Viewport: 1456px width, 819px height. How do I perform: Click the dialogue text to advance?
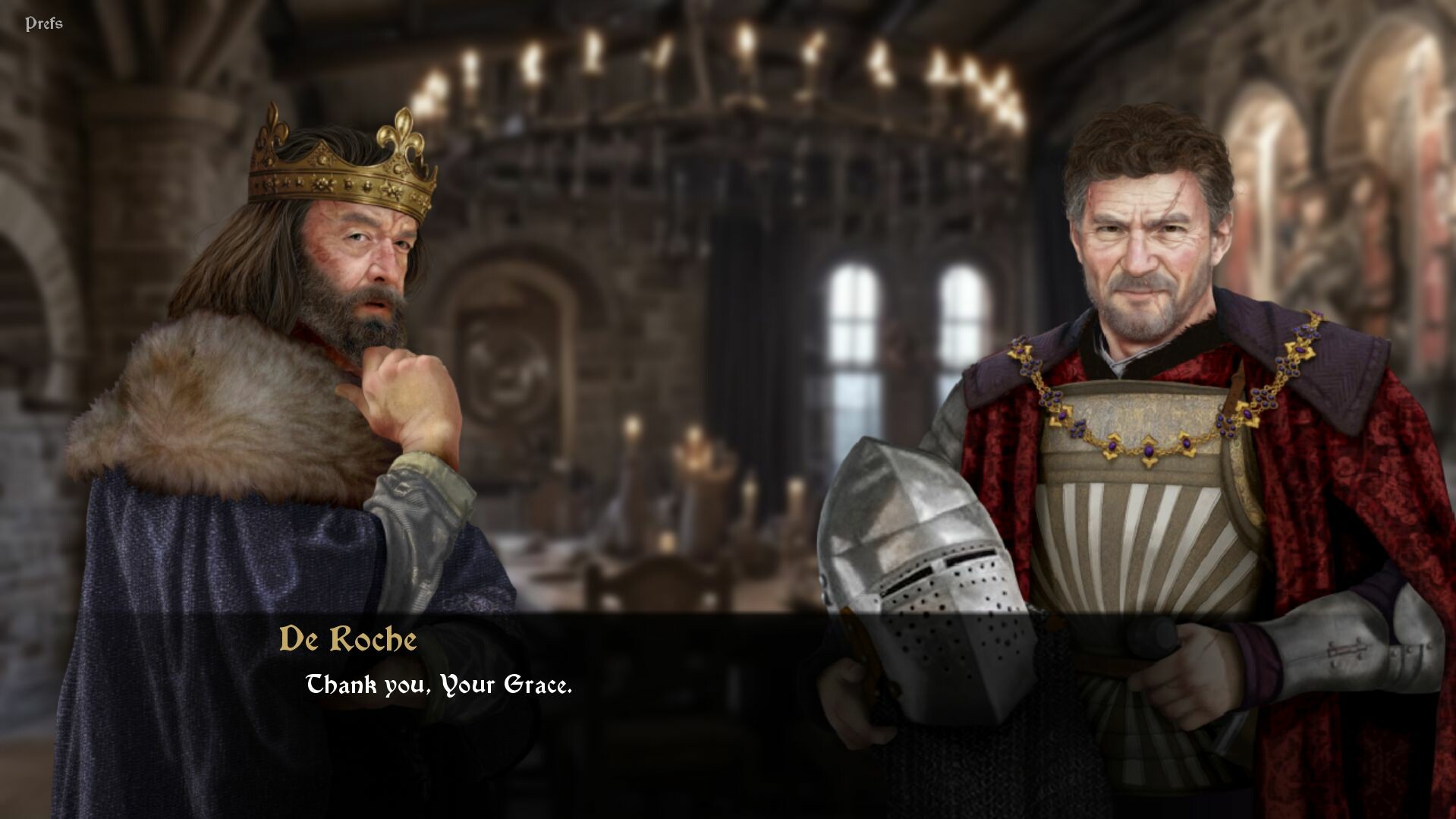439,687
